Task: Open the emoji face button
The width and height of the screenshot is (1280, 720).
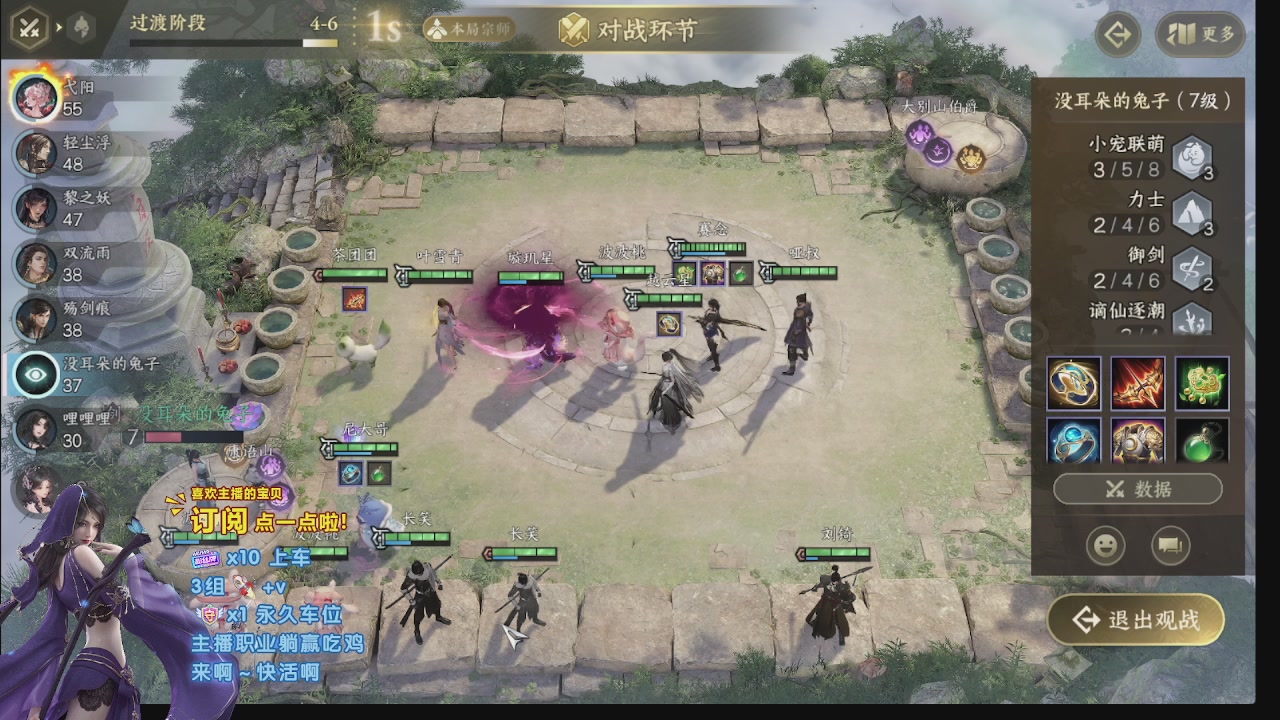Action: coord(1105,545)
